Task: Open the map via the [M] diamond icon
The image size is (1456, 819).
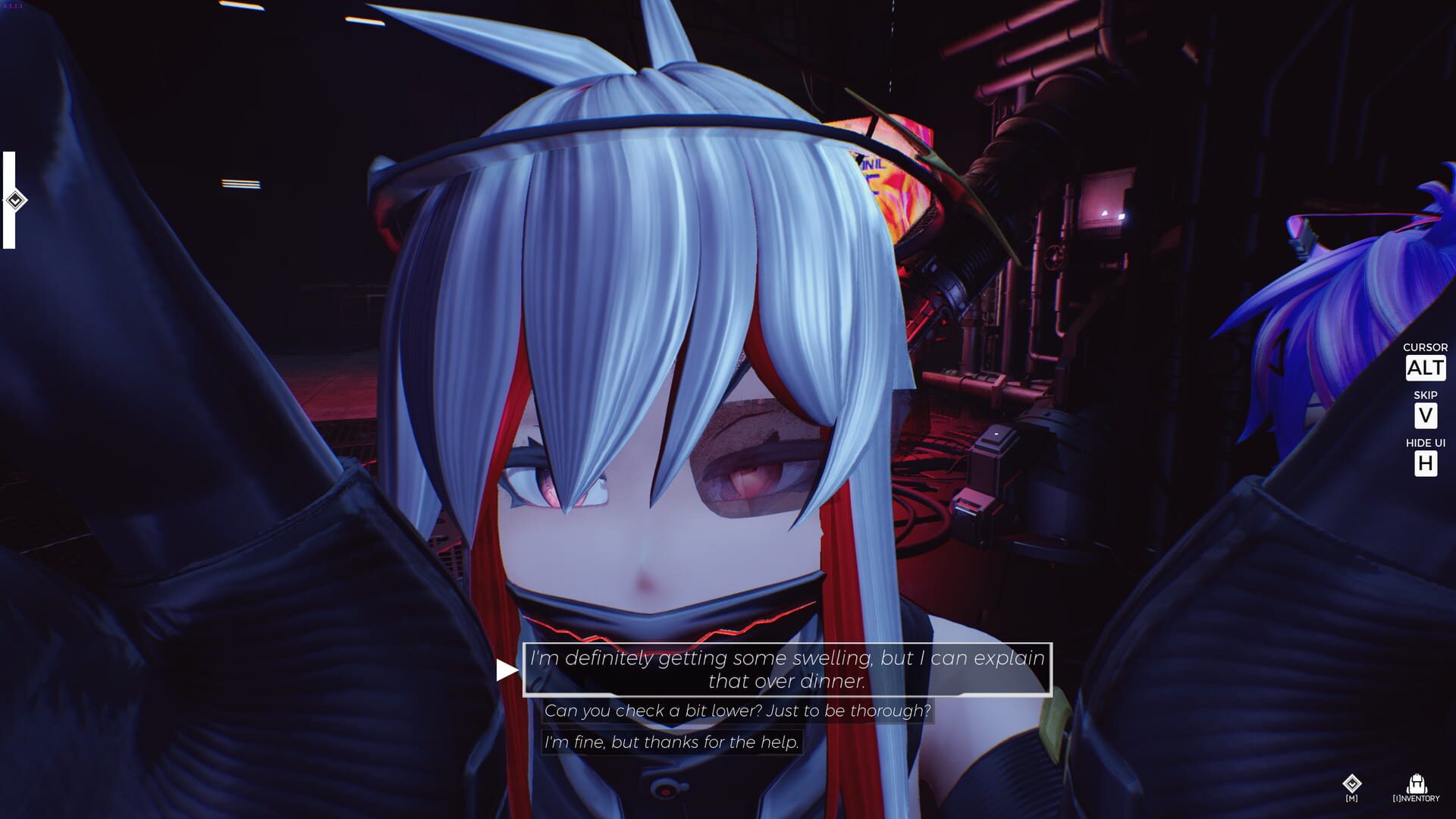Action: pyautogui.click(x=1352, y=783)
